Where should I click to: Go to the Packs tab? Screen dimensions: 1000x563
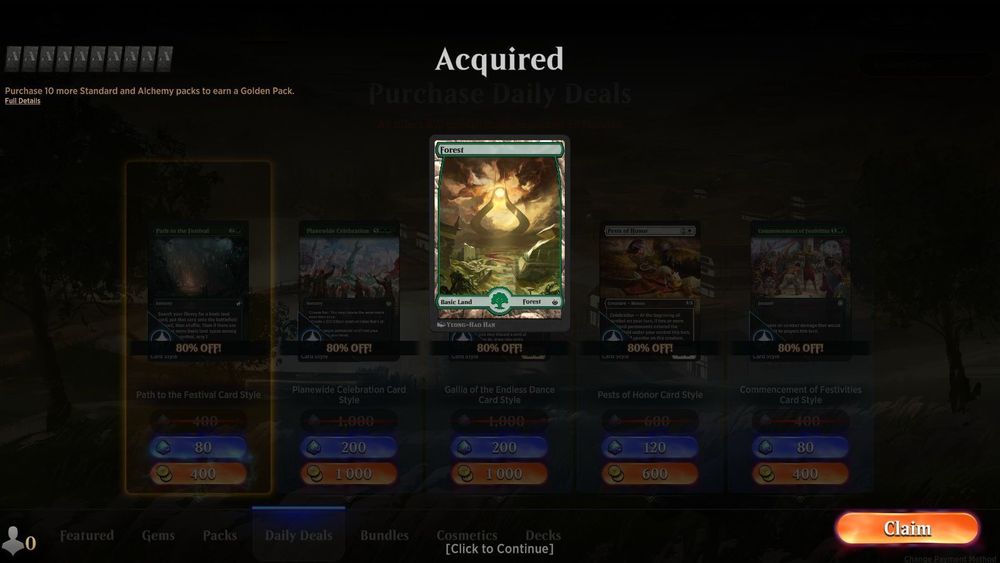(x=220, y=535)
